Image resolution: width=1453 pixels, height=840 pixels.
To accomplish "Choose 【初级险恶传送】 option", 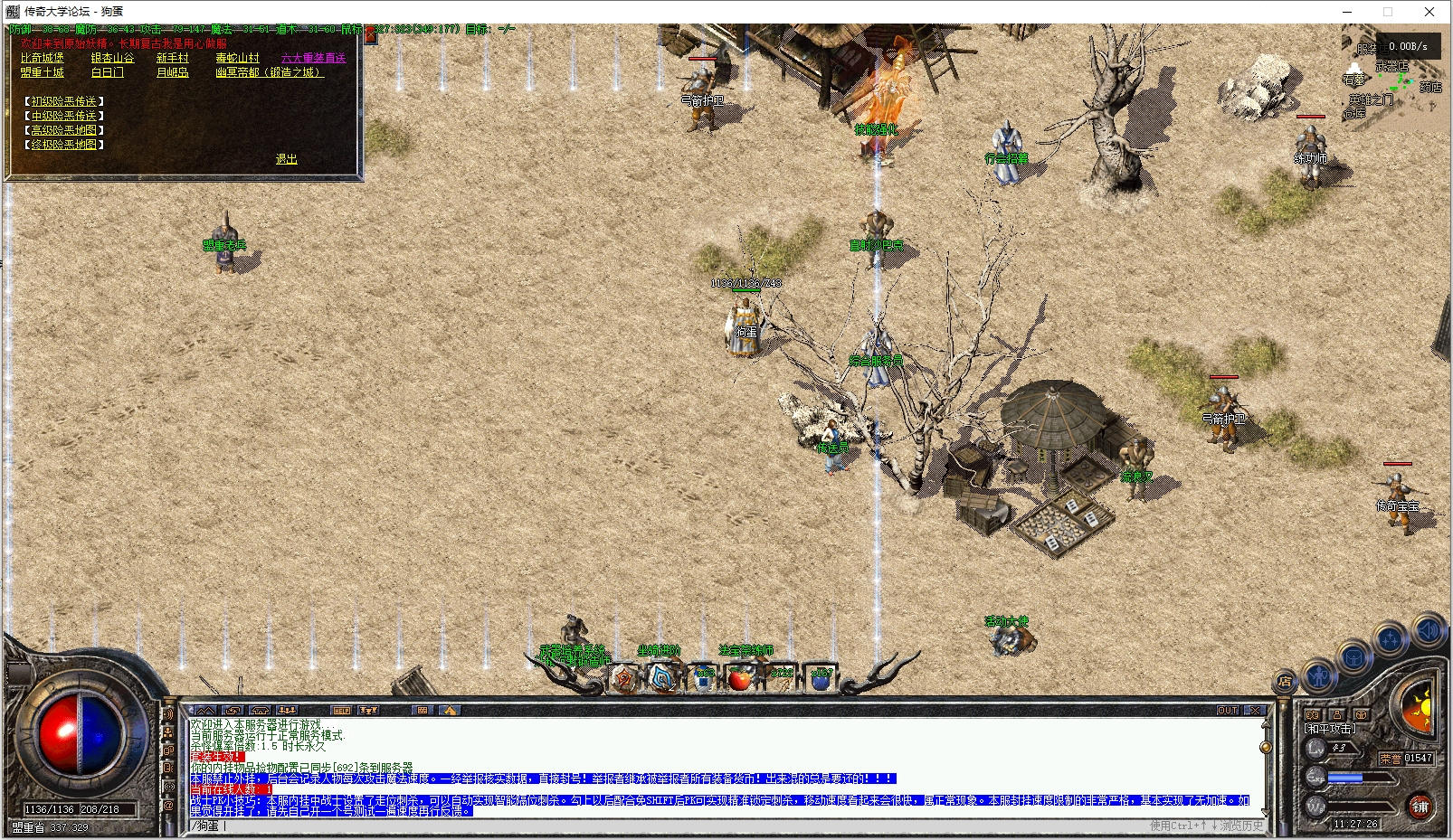I will point(63,101).
